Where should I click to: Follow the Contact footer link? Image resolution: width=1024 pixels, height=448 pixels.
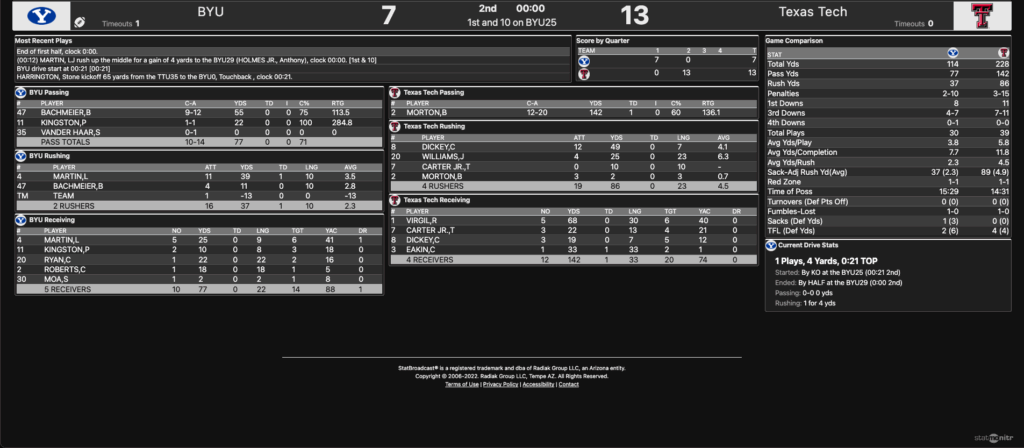(568, 384)
